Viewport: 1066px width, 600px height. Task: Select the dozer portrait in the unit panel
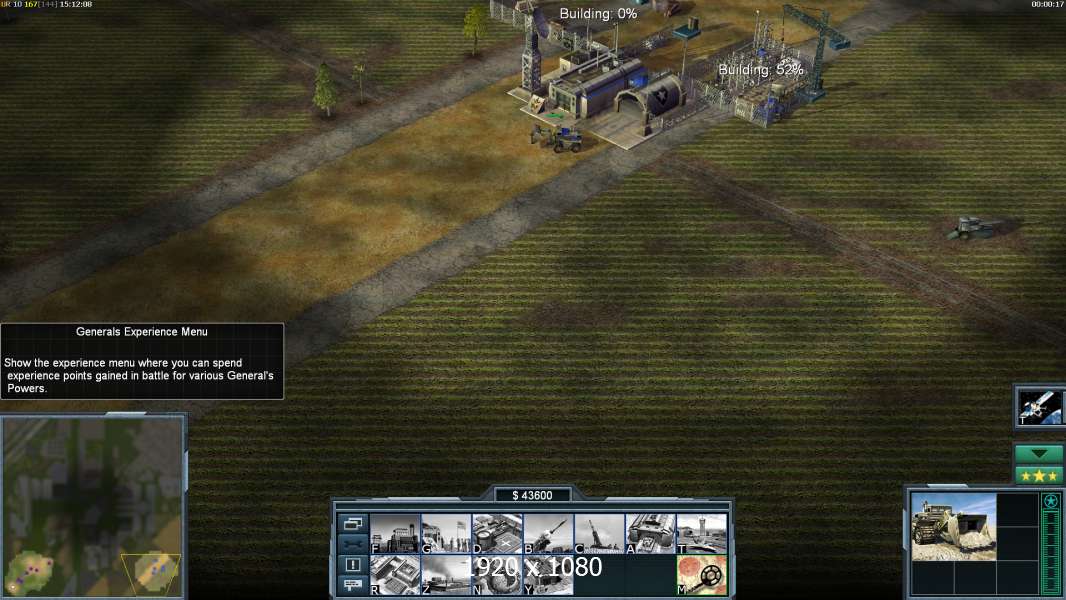(953, 526)
